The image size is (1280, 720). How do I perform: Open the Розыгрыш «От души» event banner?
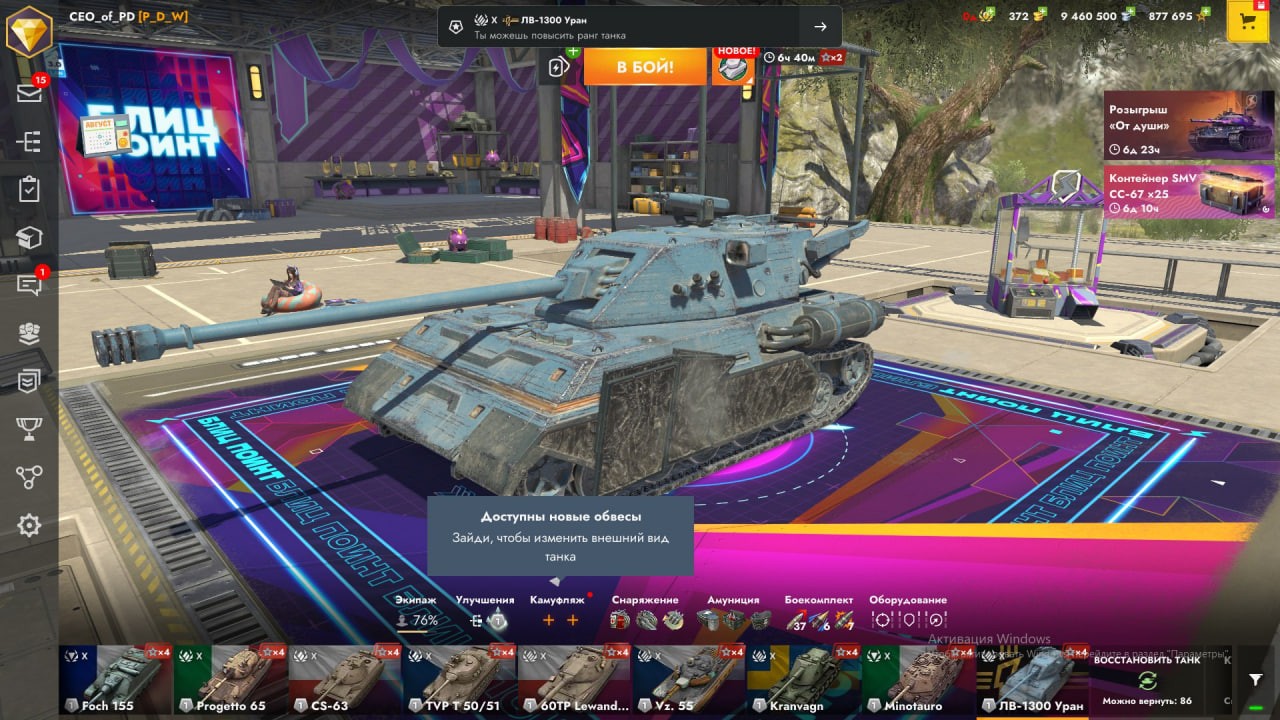[x=1189, y=125]
